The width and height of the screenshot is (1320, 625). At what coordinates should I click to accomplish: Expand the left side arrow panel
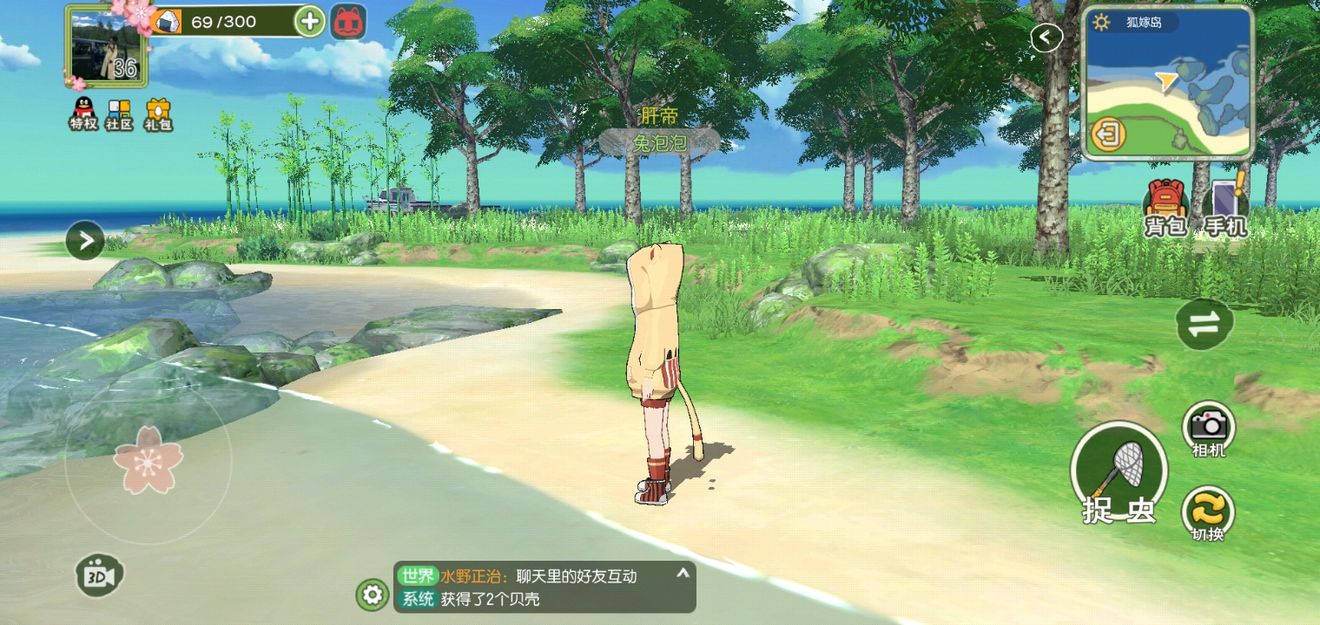85,240
